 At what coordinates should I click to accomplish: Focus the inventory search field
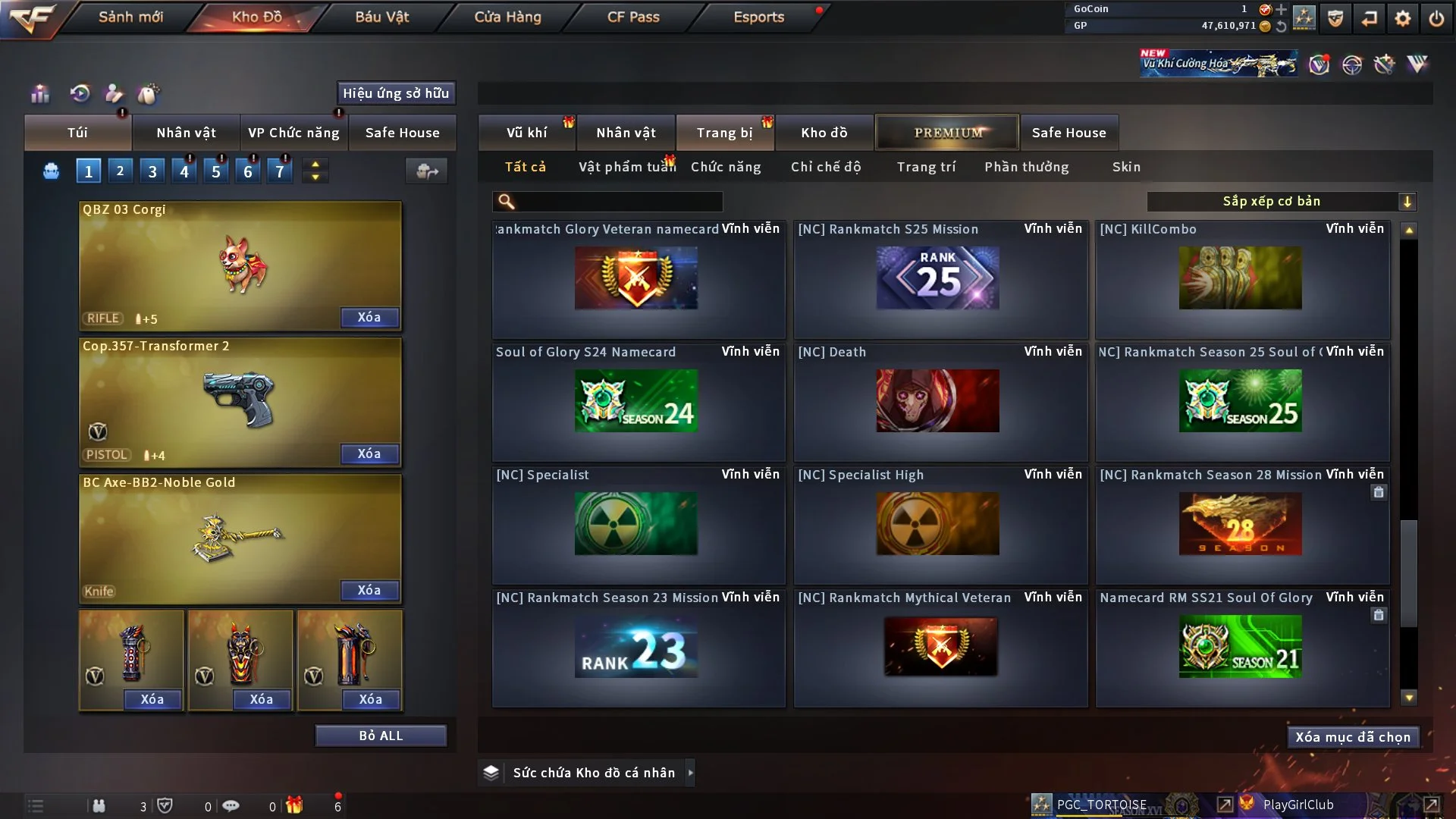pyautogui.click(x=618, y=201)
